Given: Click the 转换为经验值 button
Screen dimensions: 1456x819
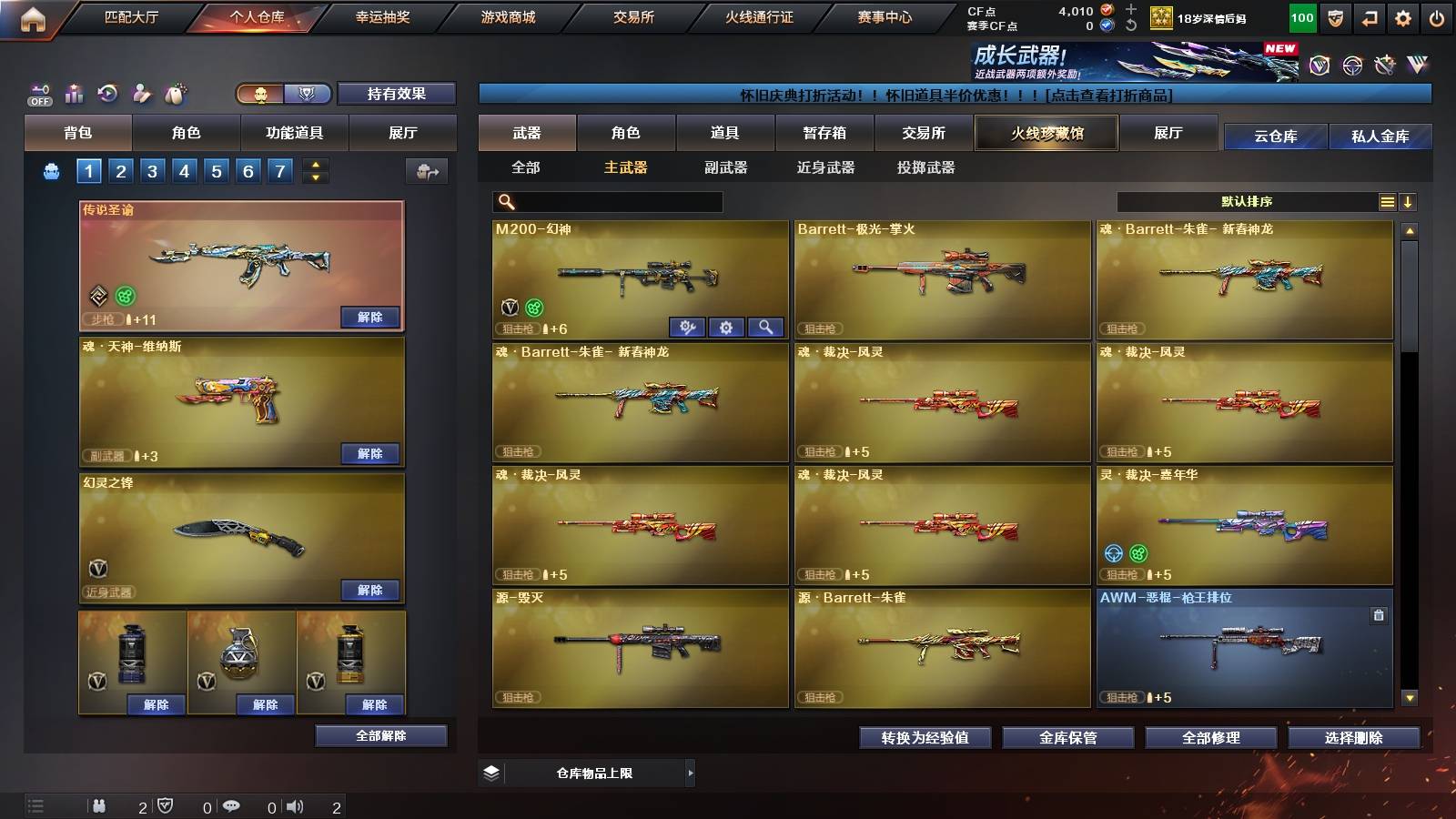Looking at the screenshot, I should point(926,738).
